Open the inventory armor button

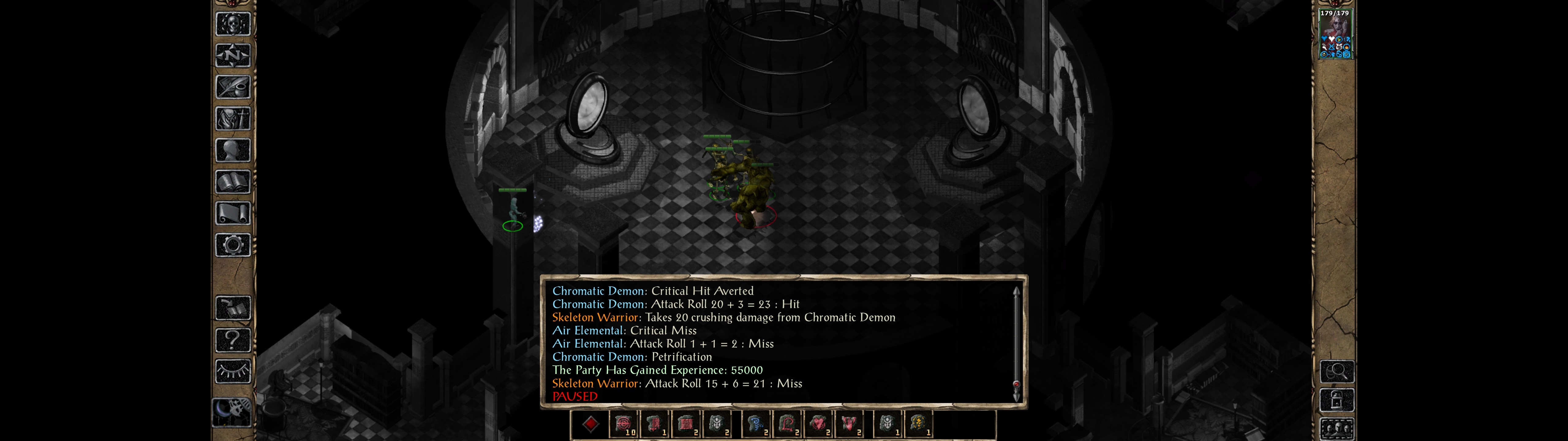232,118
